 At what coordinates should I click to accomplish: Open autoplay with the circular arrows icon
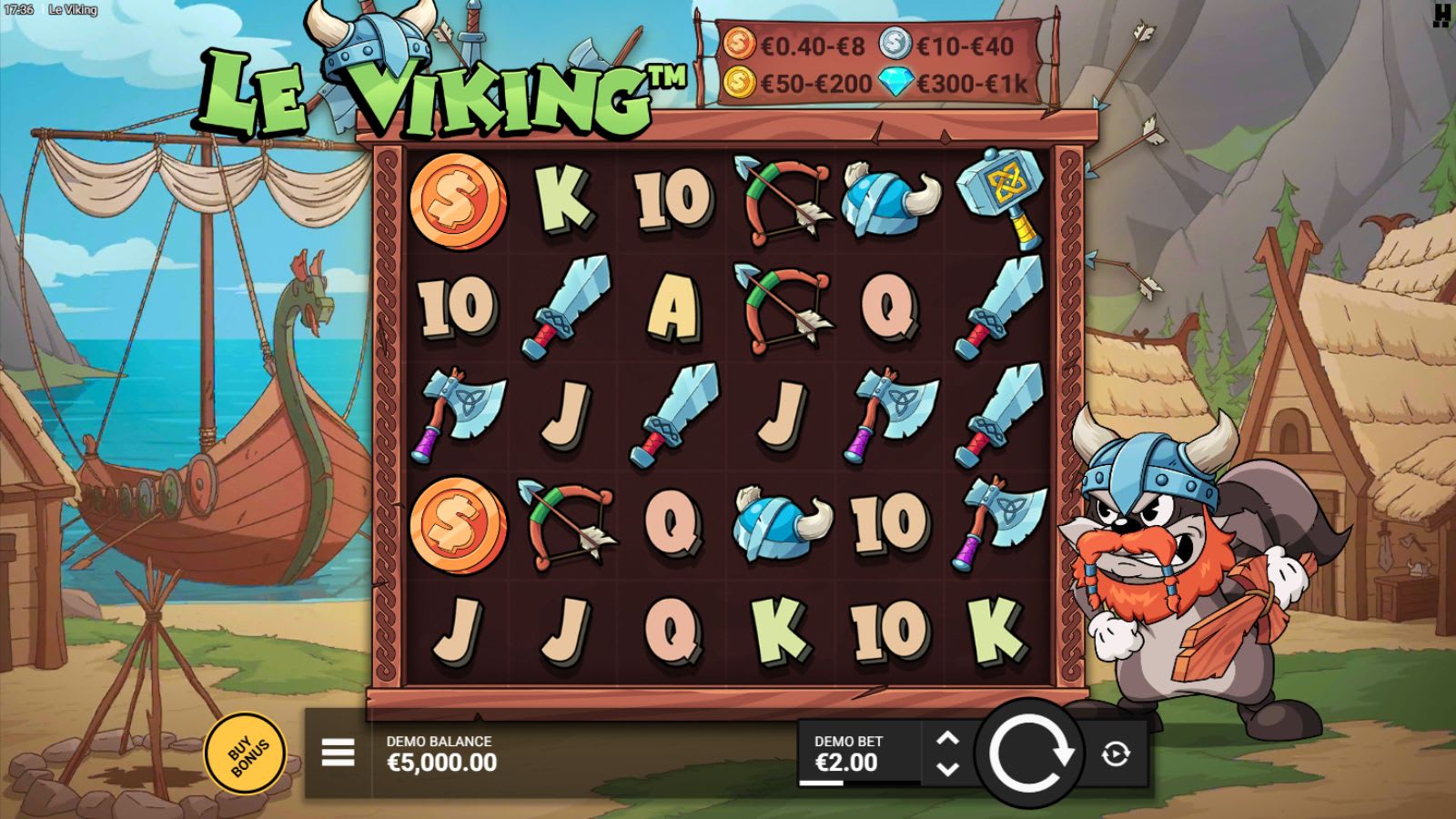pos(1114,753)
